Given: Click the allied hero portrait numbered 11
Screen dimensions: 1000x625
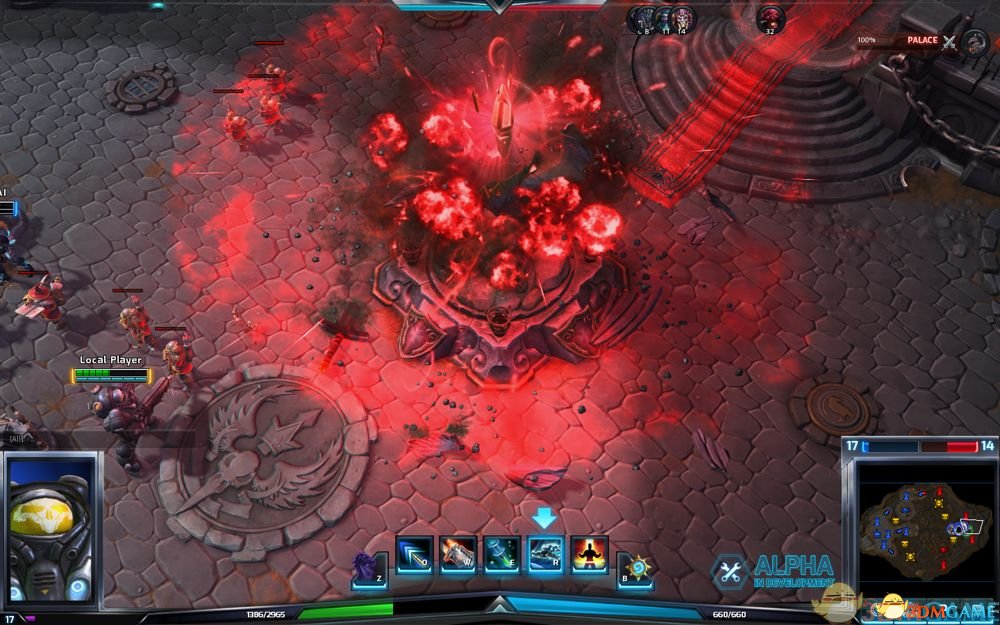Looking at the screenshot, I should (663, 17).
